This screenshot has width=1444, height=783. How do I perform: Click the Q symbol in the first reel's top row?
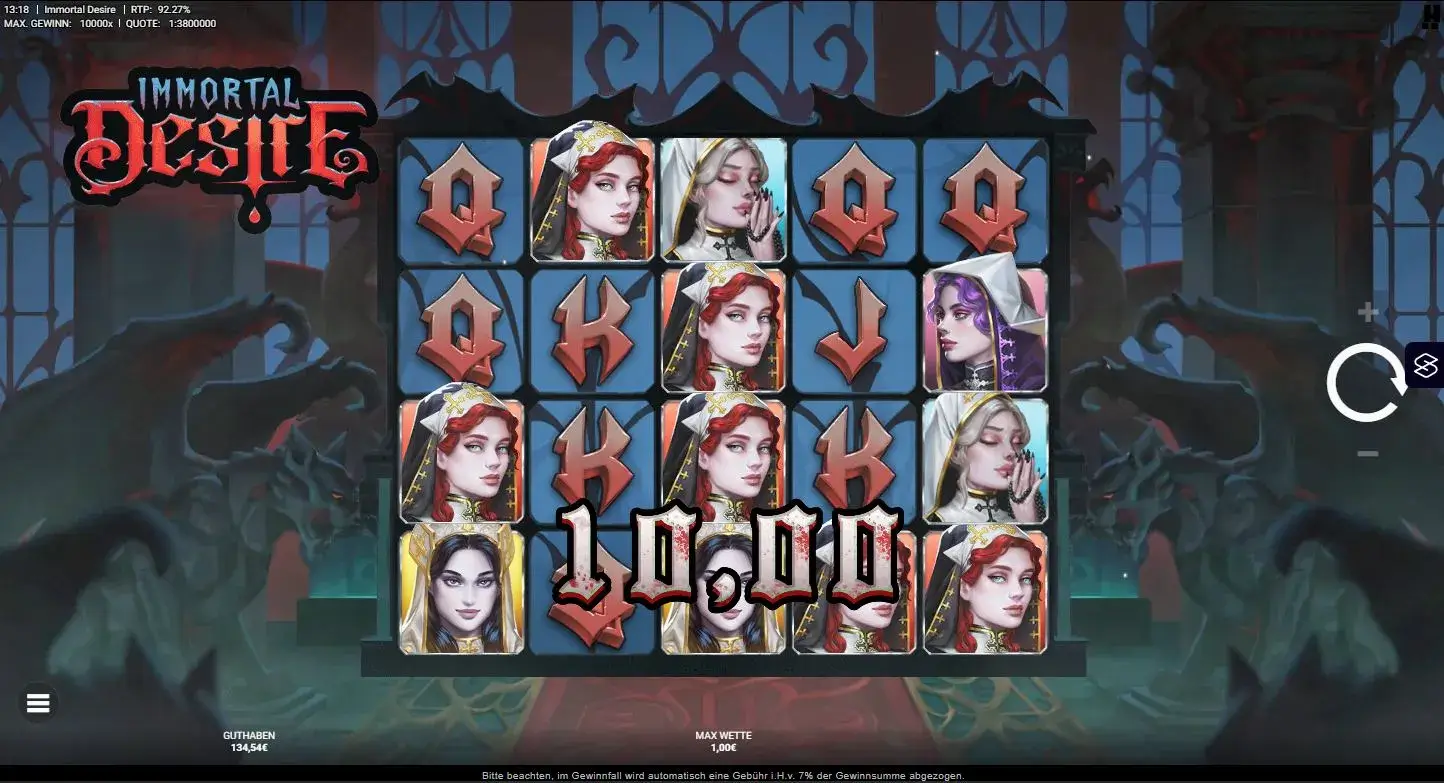(x=462, y=200)
